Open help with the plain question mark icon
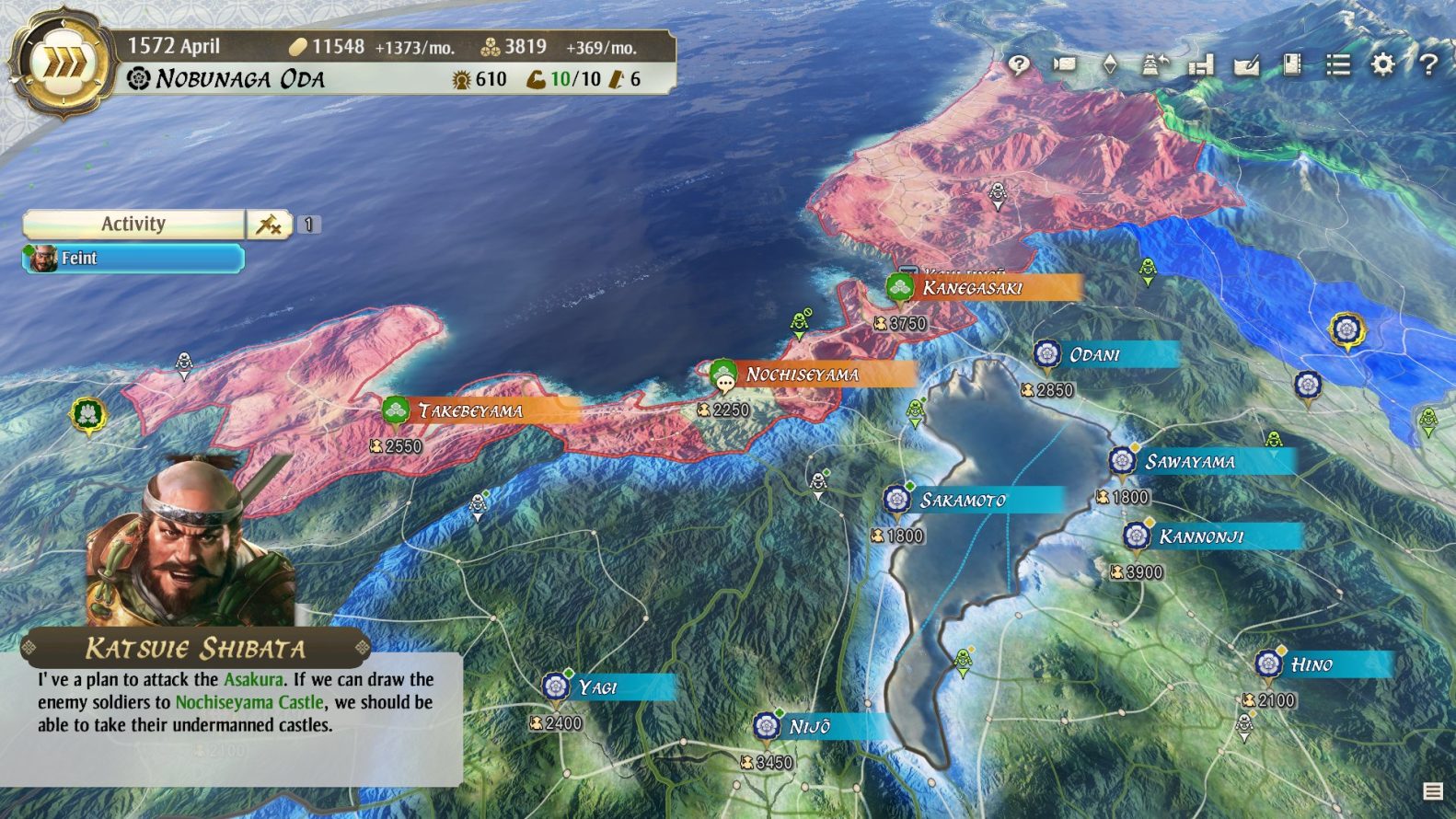This screenshot has height=819, width=1456. click(x=1427, y=64)
